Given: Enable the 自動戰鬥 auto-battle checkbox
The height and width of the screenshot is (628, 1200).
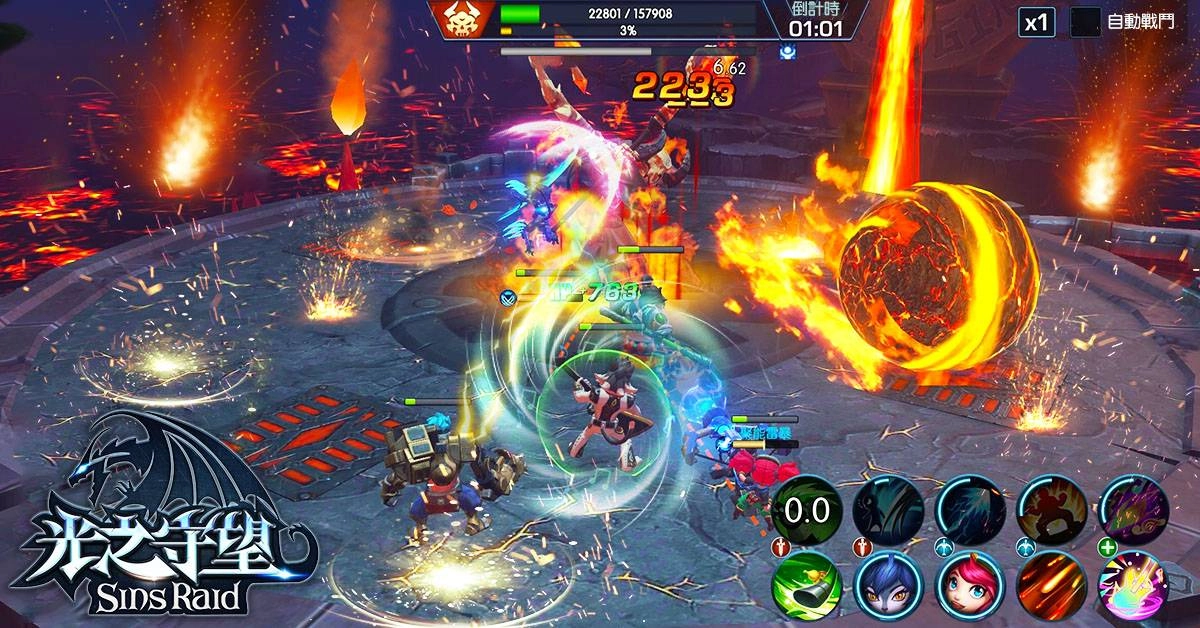Looking at the screenshot, I should (1085, 22).
